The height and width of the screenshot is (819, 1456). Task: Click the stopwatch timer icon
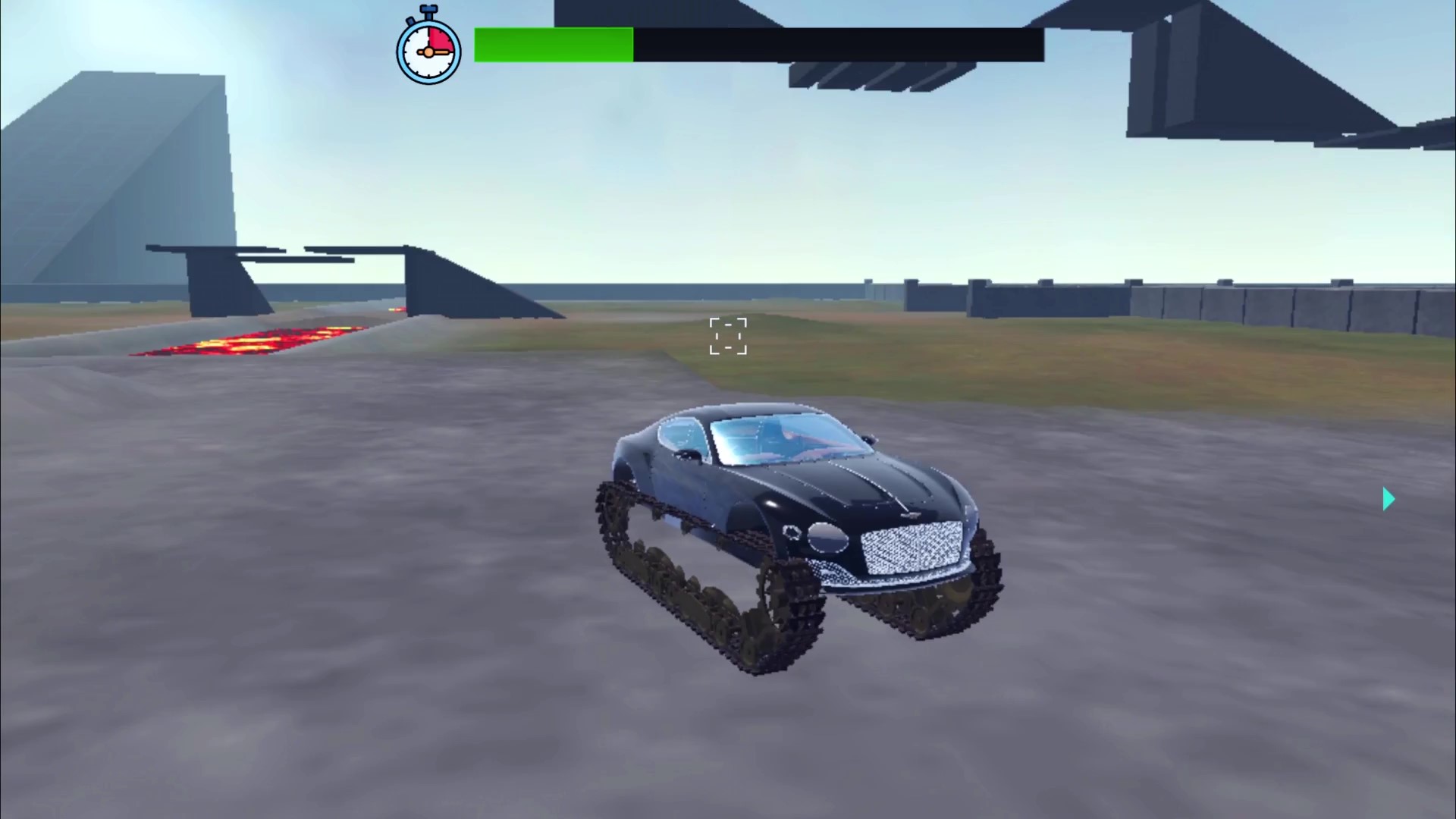428,47
